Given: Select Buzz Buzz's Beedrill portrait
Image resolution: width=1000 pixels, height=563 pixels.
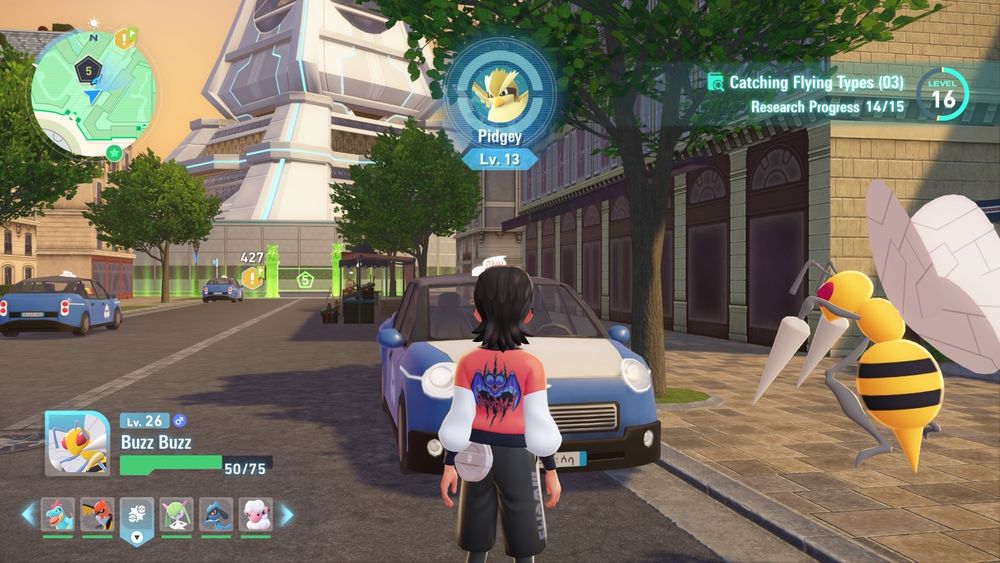Looking at the screenshot, I should pos(77,443).
